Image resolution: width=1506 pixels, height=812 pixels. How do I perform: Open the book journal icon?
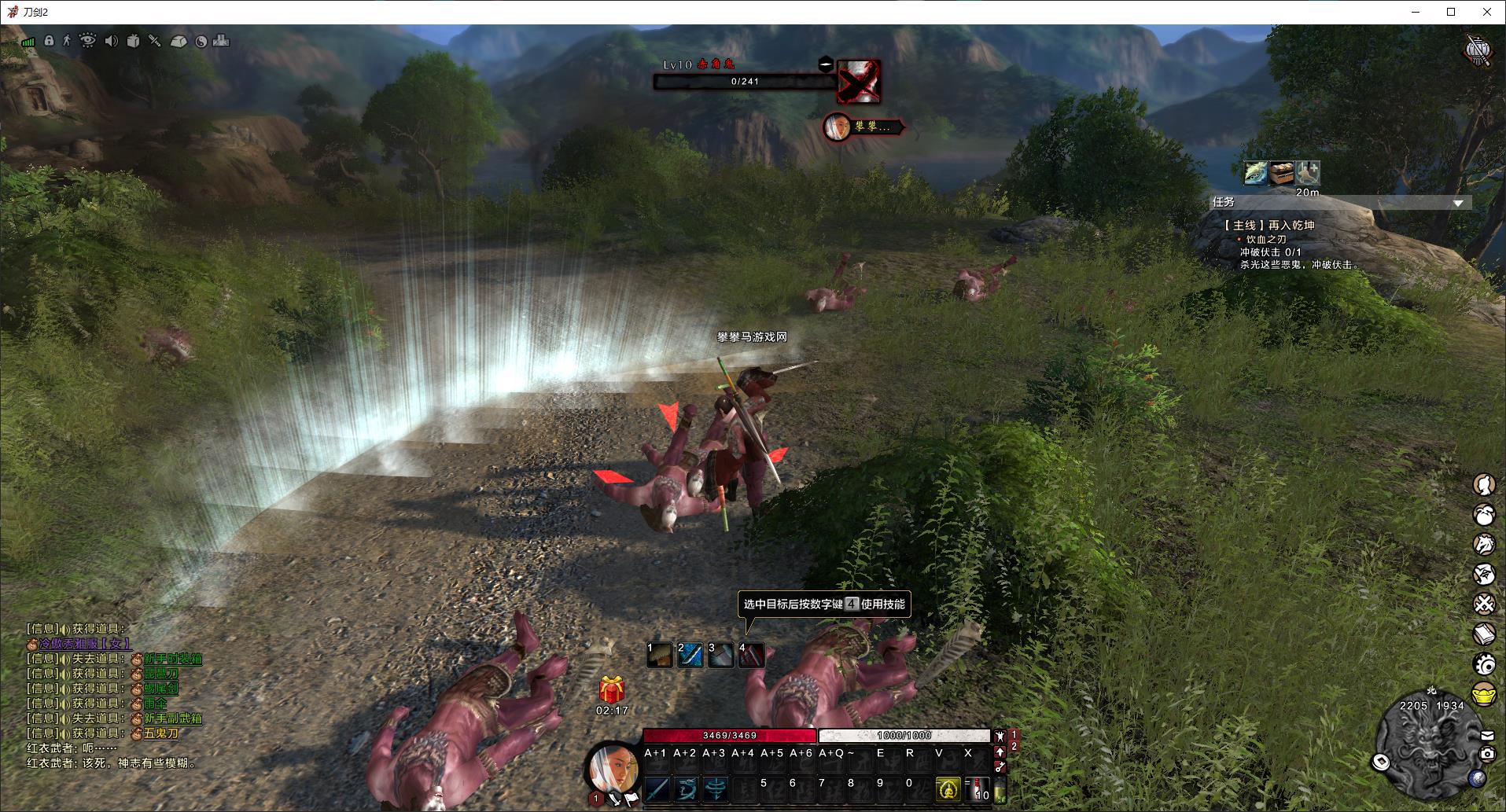pos(1484,634)
